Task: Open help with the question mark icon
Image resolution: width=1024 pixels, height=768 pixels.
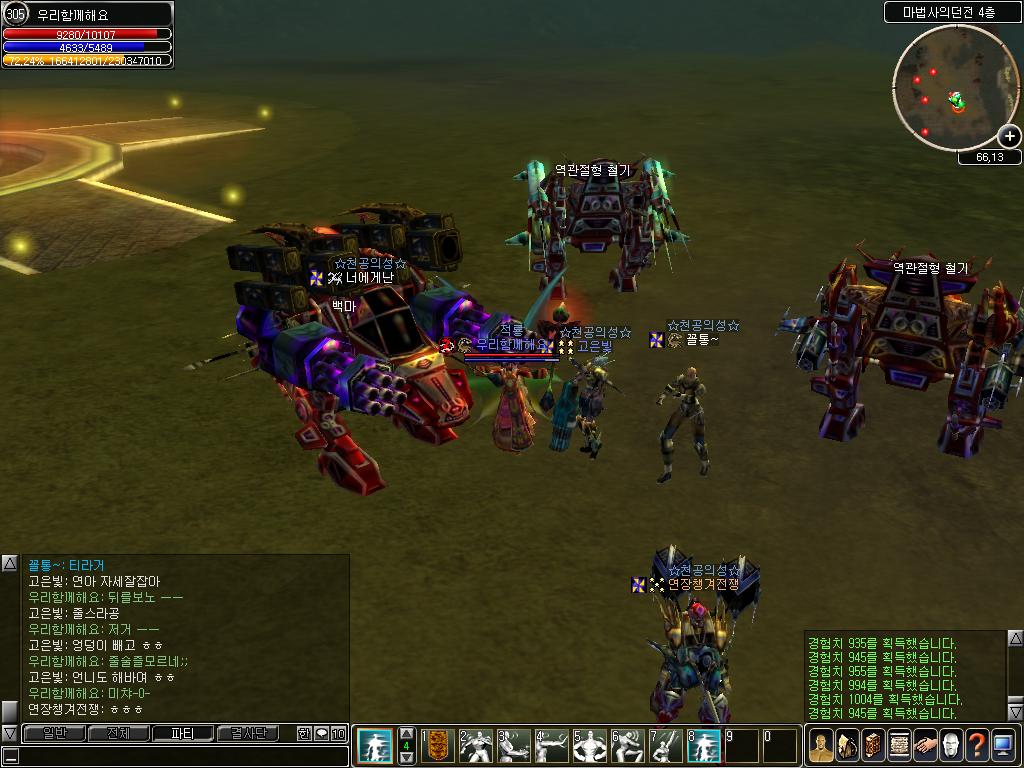Action: (977, 746)
